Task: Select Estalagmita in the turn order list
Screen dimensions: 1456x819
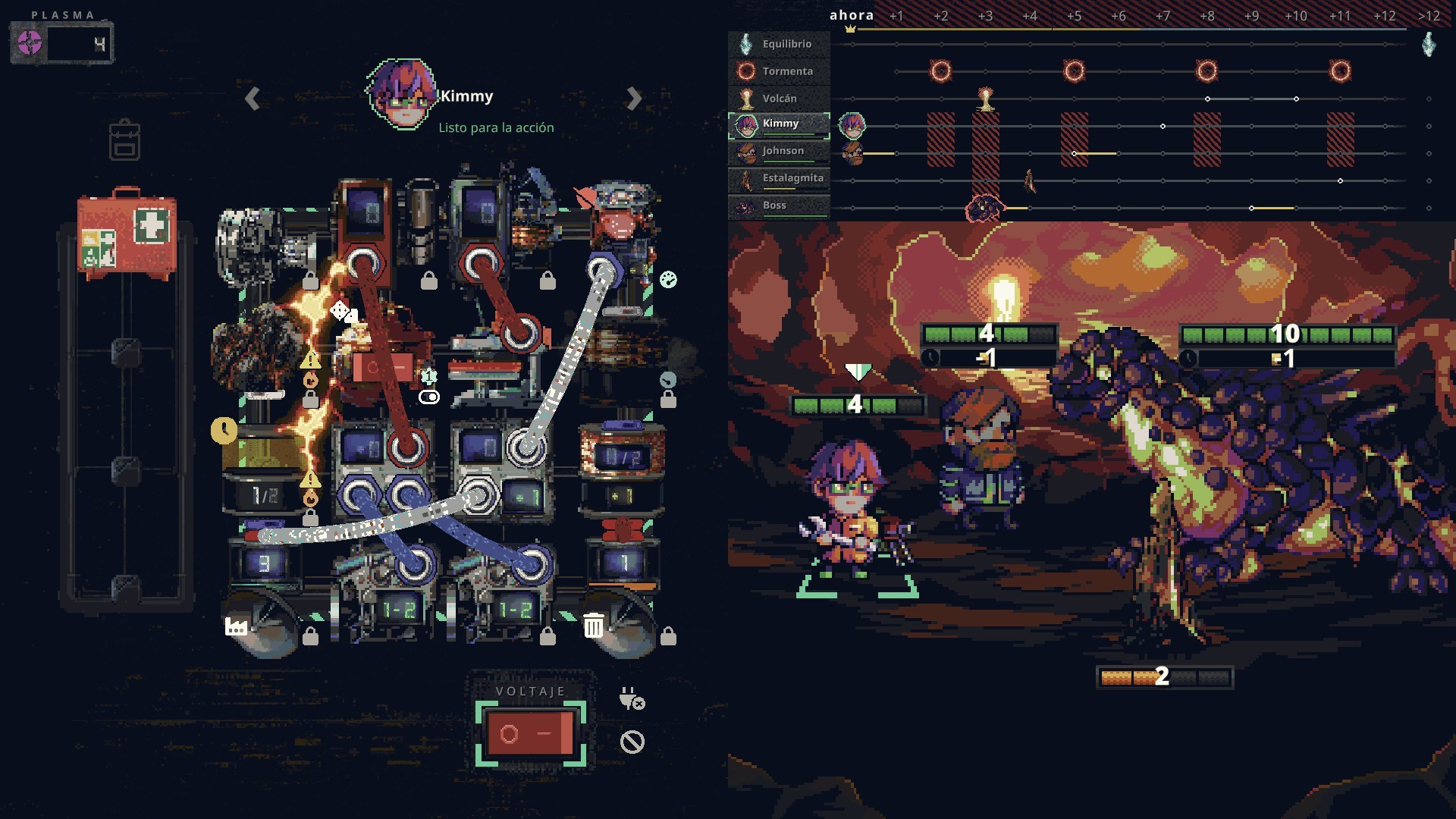Action: [779, 179]
